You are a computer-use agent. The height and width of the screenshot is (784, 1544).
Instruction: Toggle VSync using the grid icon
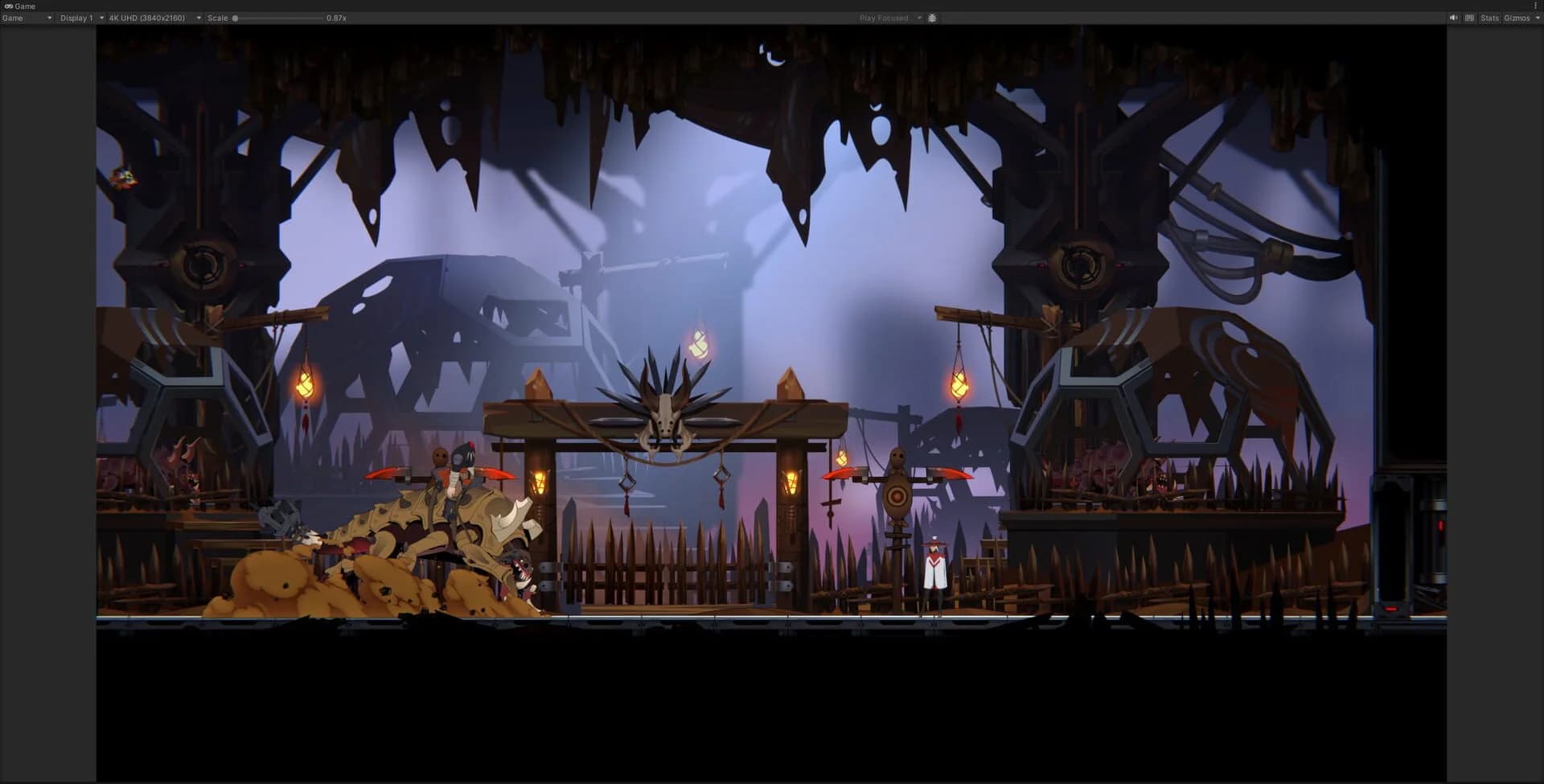pos(1468,17)
